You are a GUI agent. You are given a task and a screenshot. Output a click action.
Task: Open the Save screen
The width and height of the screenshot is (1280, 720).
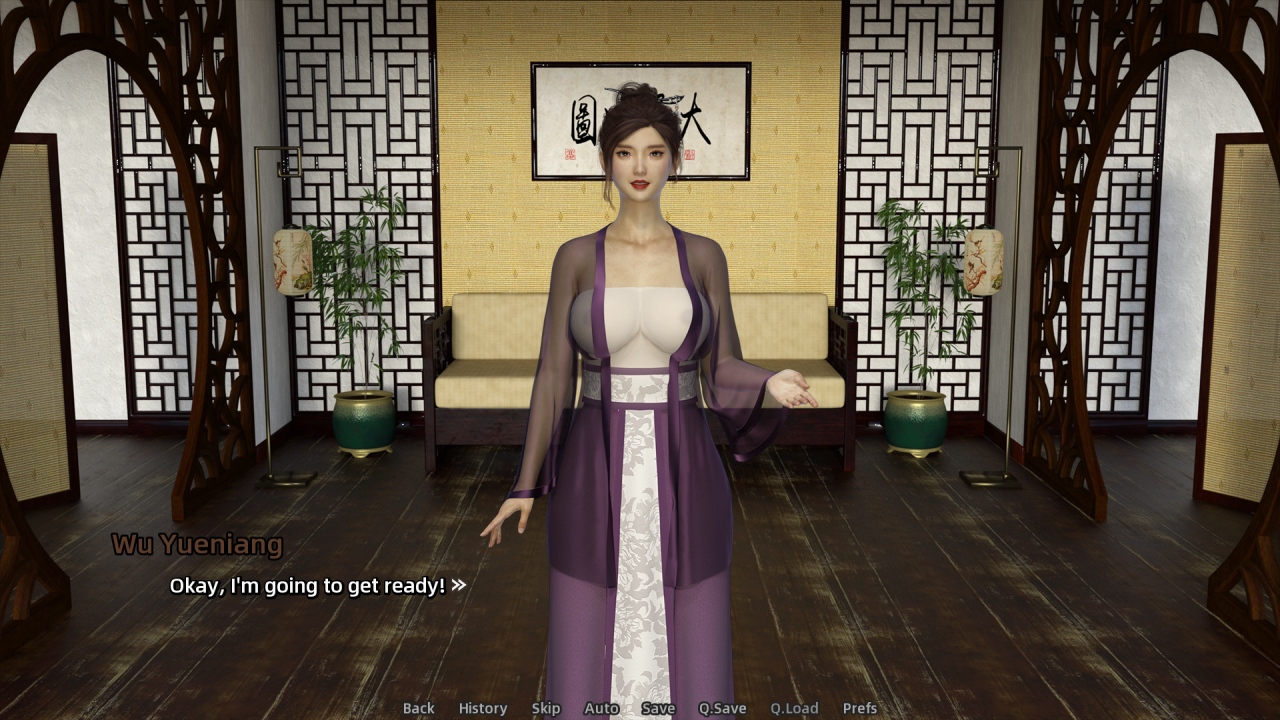[x=658, y=708]
